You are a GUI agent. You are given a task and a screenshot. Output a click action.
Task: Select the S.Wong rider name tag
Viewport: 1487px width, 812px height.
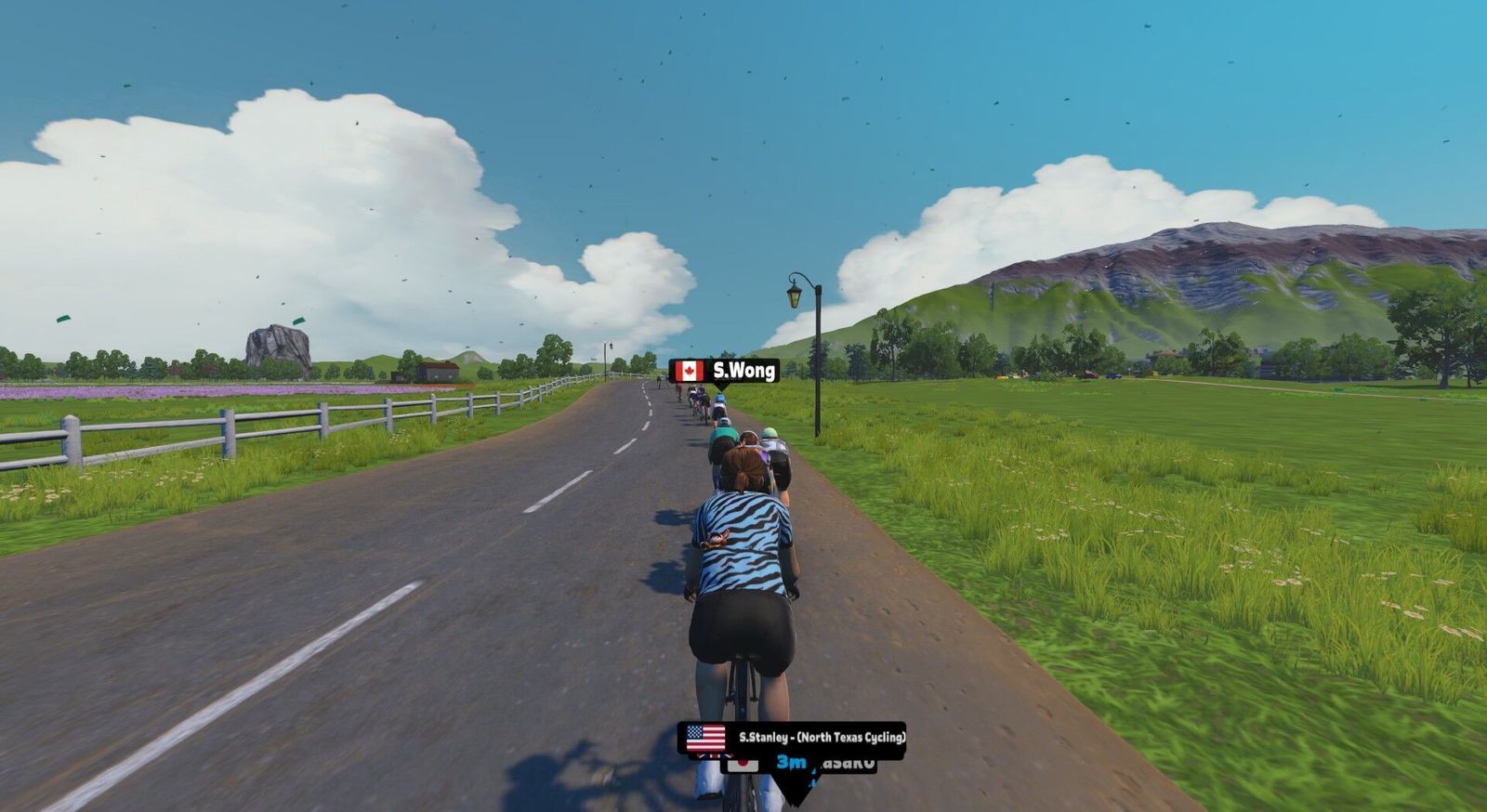pyautogui.click(x=725, y=372)
